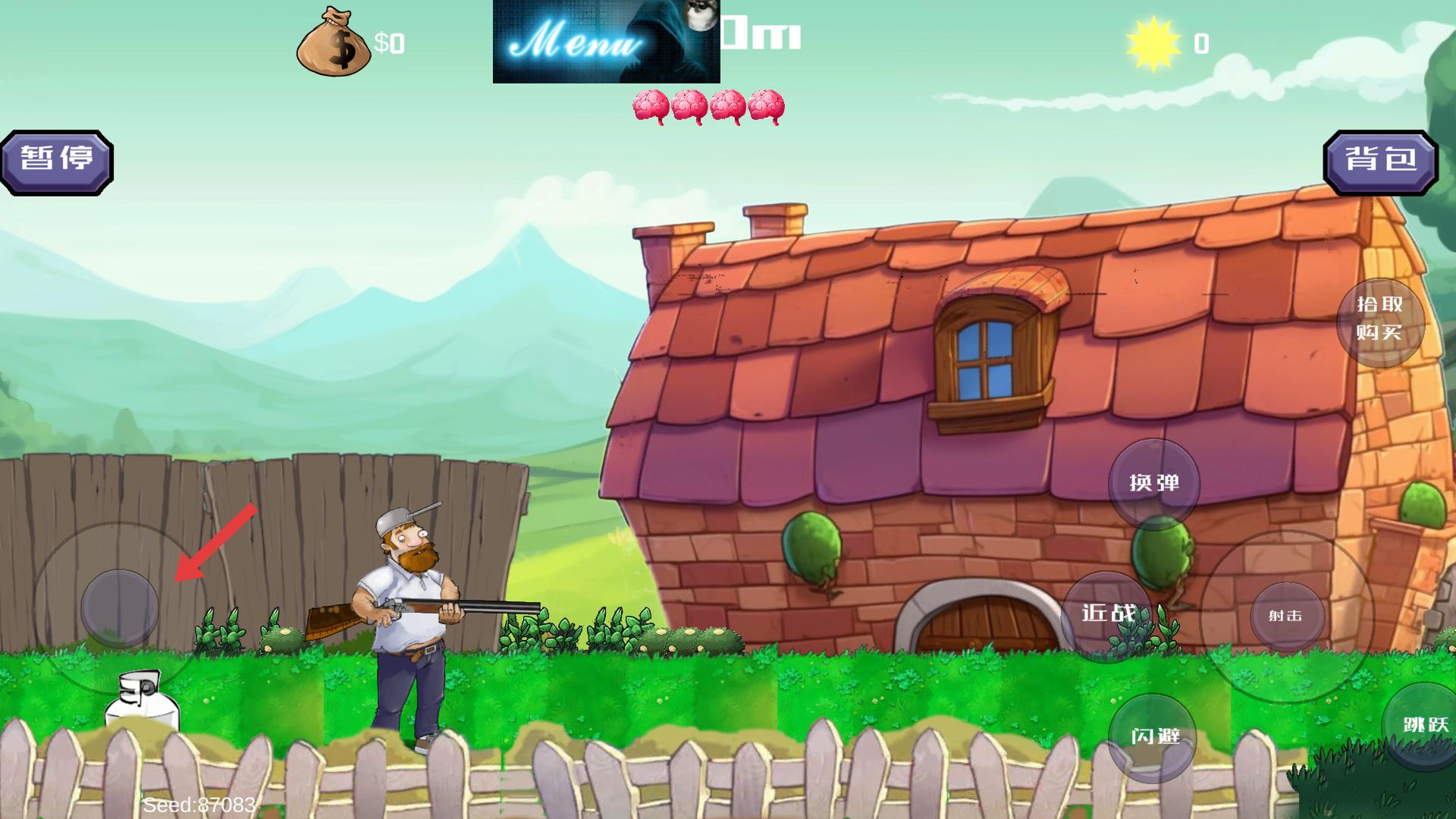Fire the shotgun with 射击 button
Viewport: 1456px width, 819px height.
[x=1286, y=617]
